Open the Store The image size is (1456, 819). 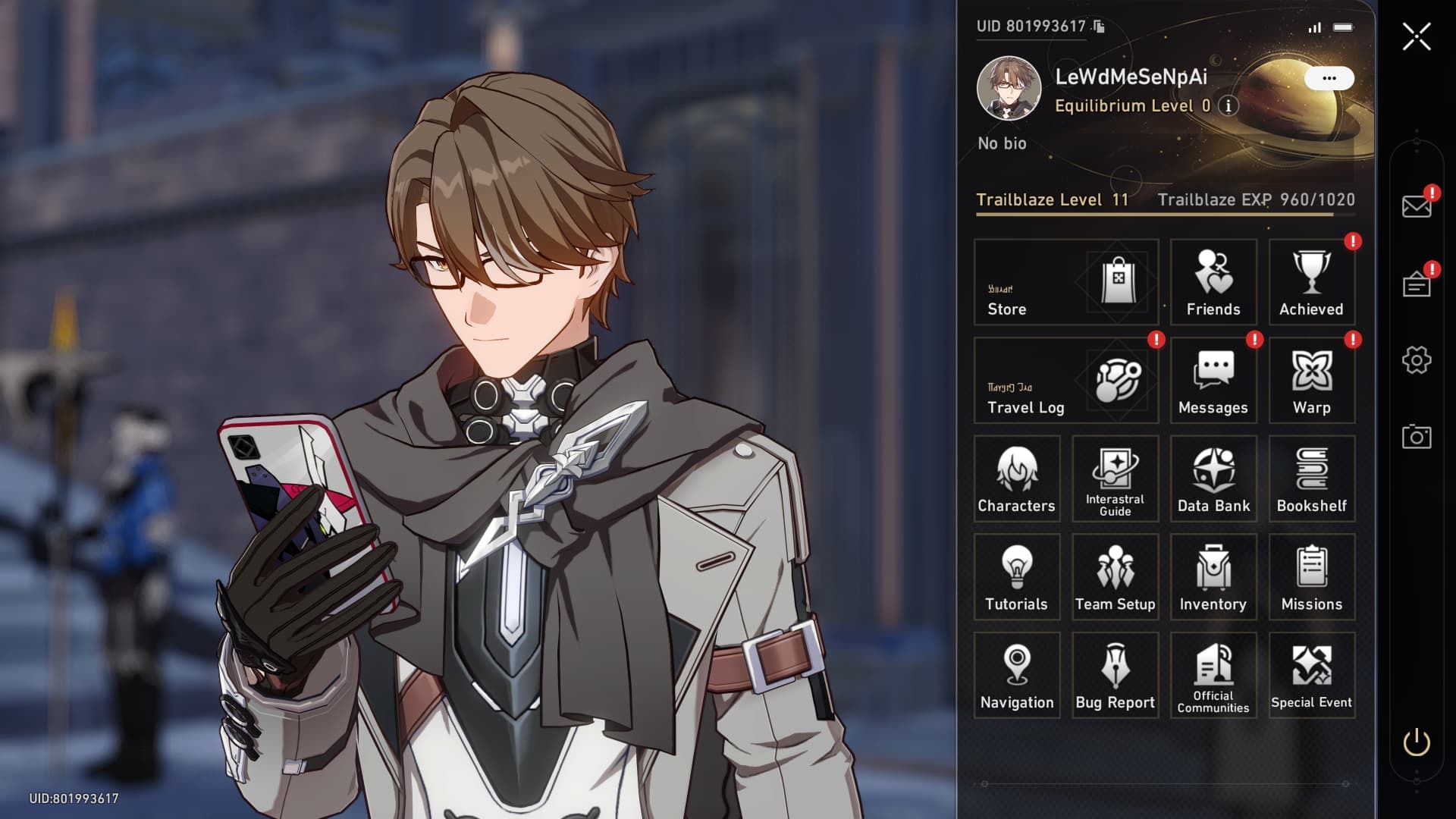pyautogui.click(x=1065, y=282)
